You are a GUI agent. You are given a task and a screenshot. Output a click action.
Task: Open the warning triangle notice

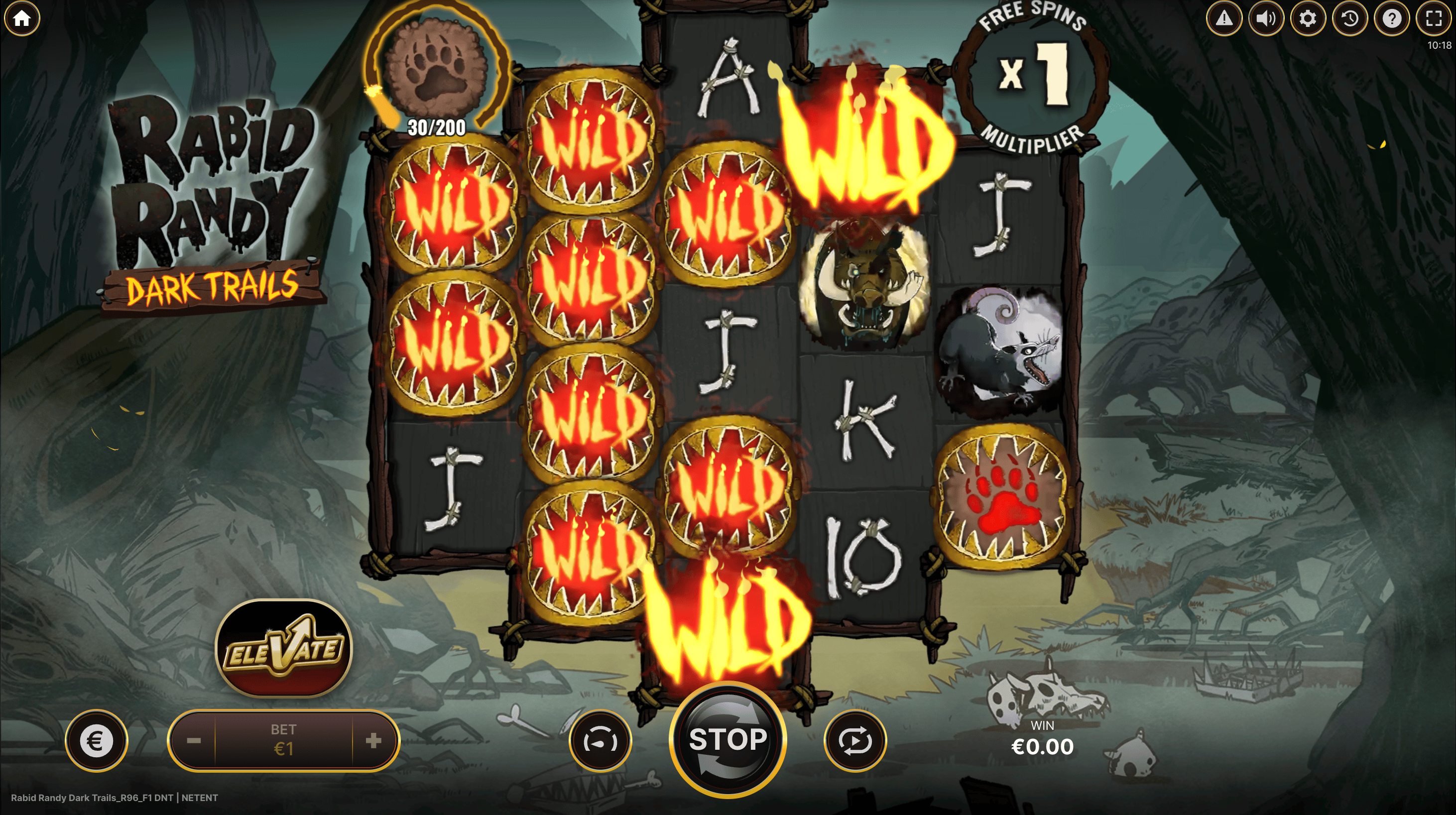click(1223, 18)
